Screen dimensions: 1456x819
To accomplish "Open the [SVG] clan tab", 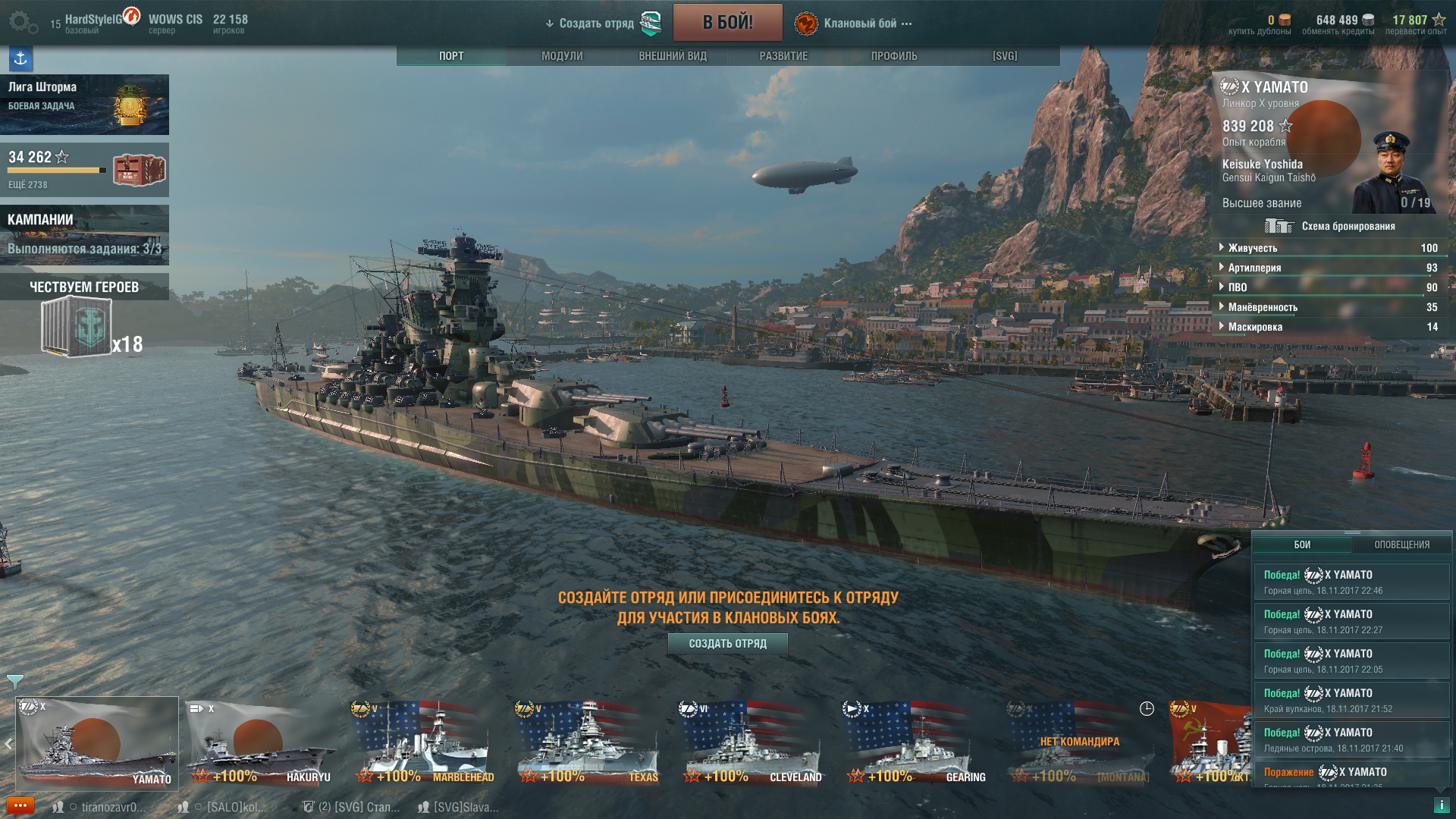I will click(1005, 56).
